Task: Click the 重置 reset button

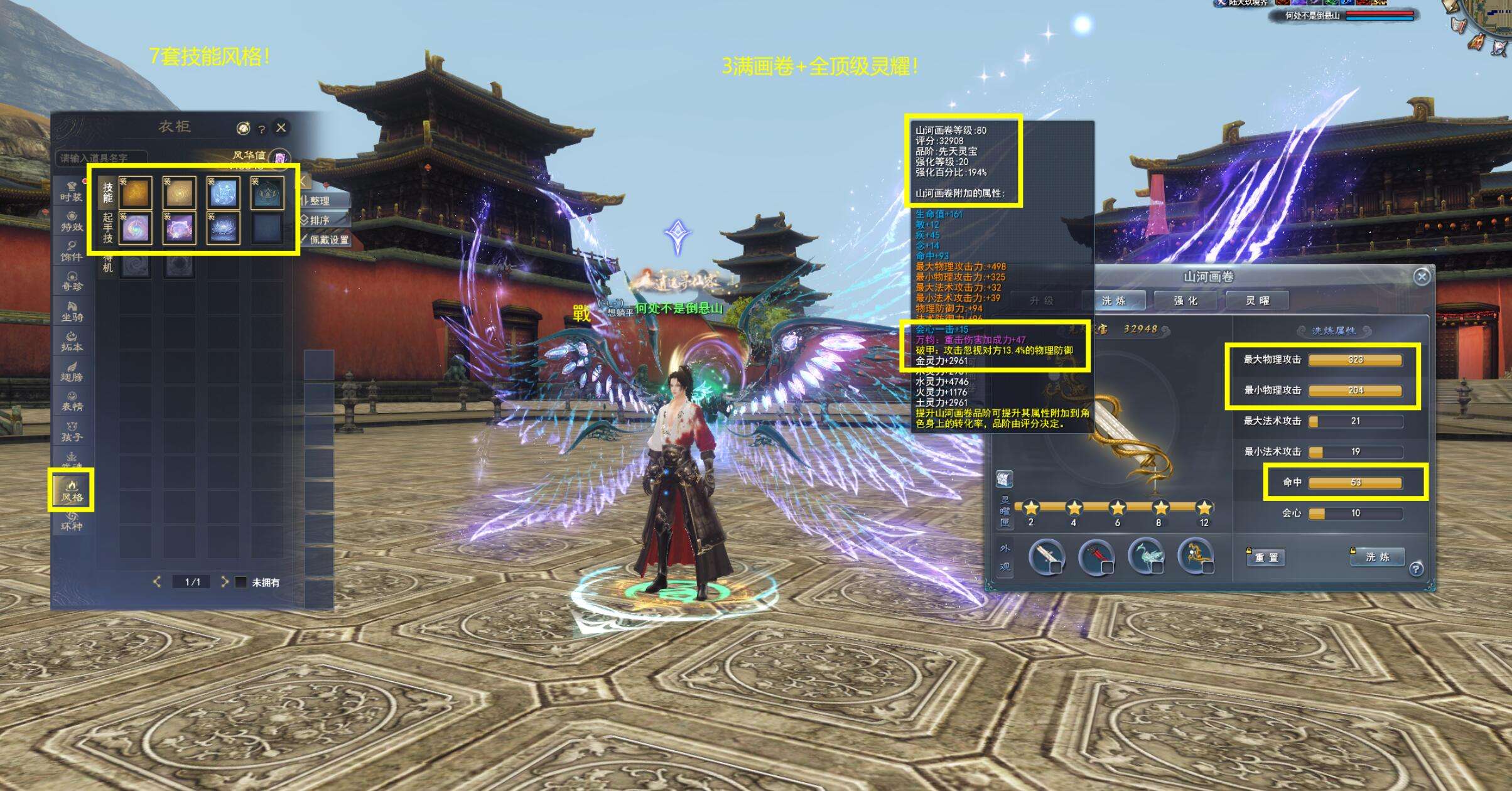Action: pos(1265,557)
